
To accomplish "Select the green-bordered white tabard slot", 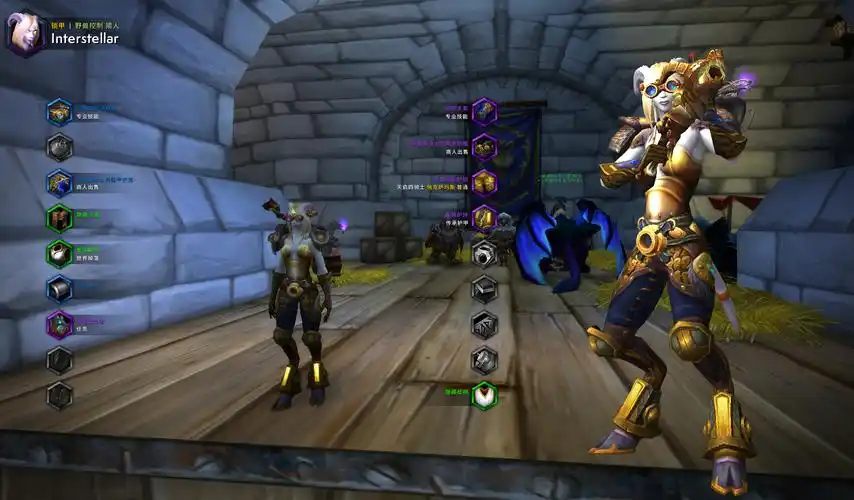I will (x=484, y=394).
